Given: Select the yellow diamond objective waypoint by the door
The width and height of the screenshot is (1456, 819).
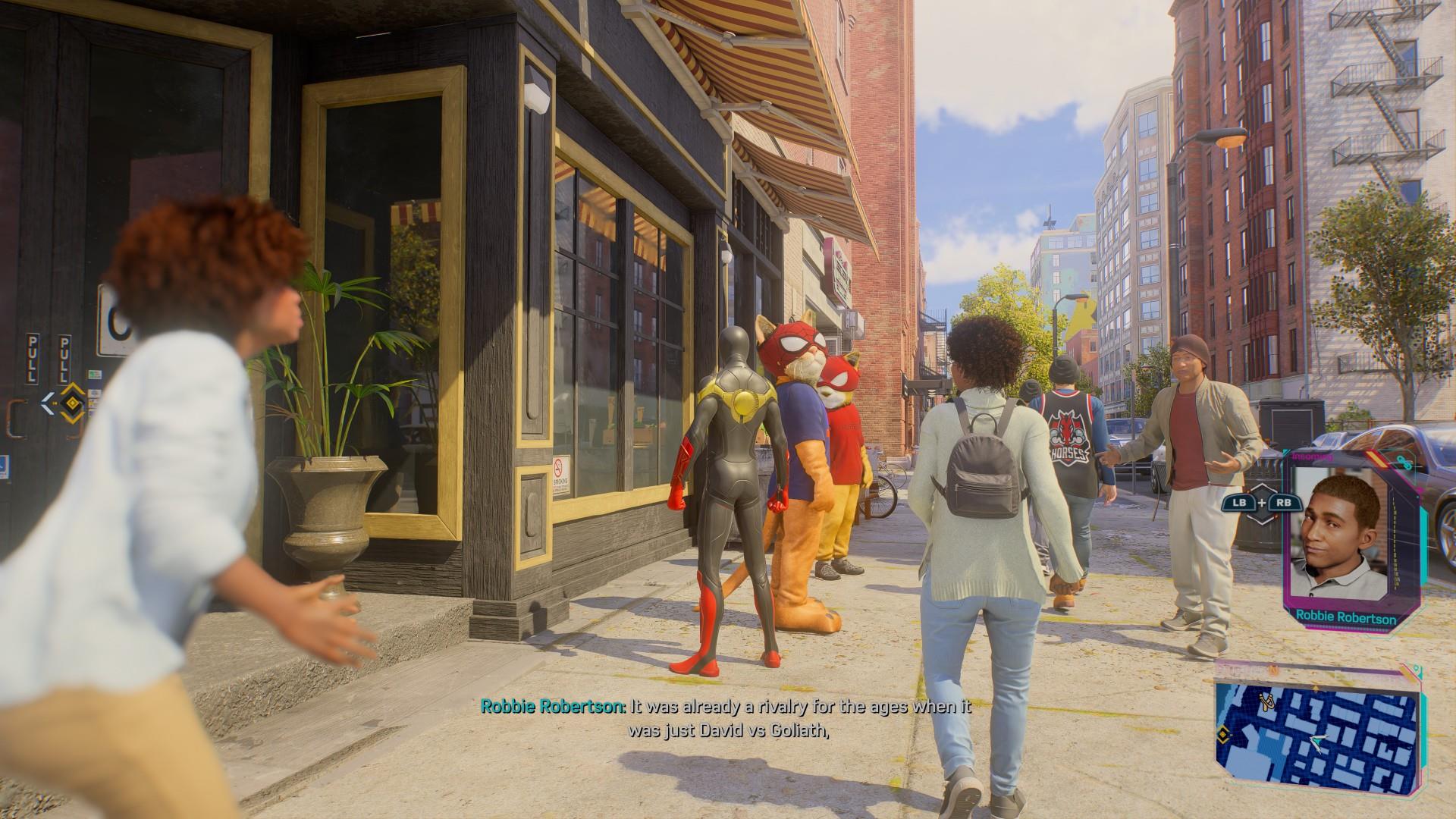Looking at the screenshot, I should (73, 402).
